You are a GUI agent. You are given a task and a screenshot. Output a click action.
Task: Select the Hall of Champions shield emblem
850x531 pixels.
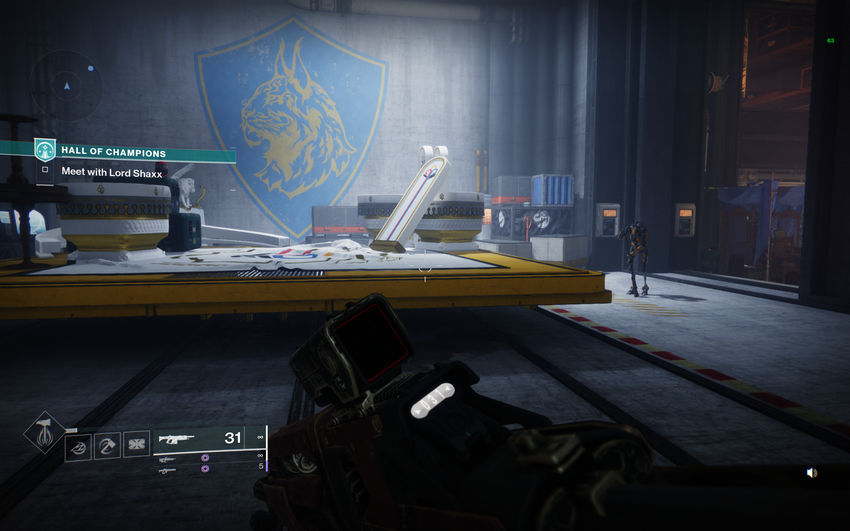[x=45, y=150]
